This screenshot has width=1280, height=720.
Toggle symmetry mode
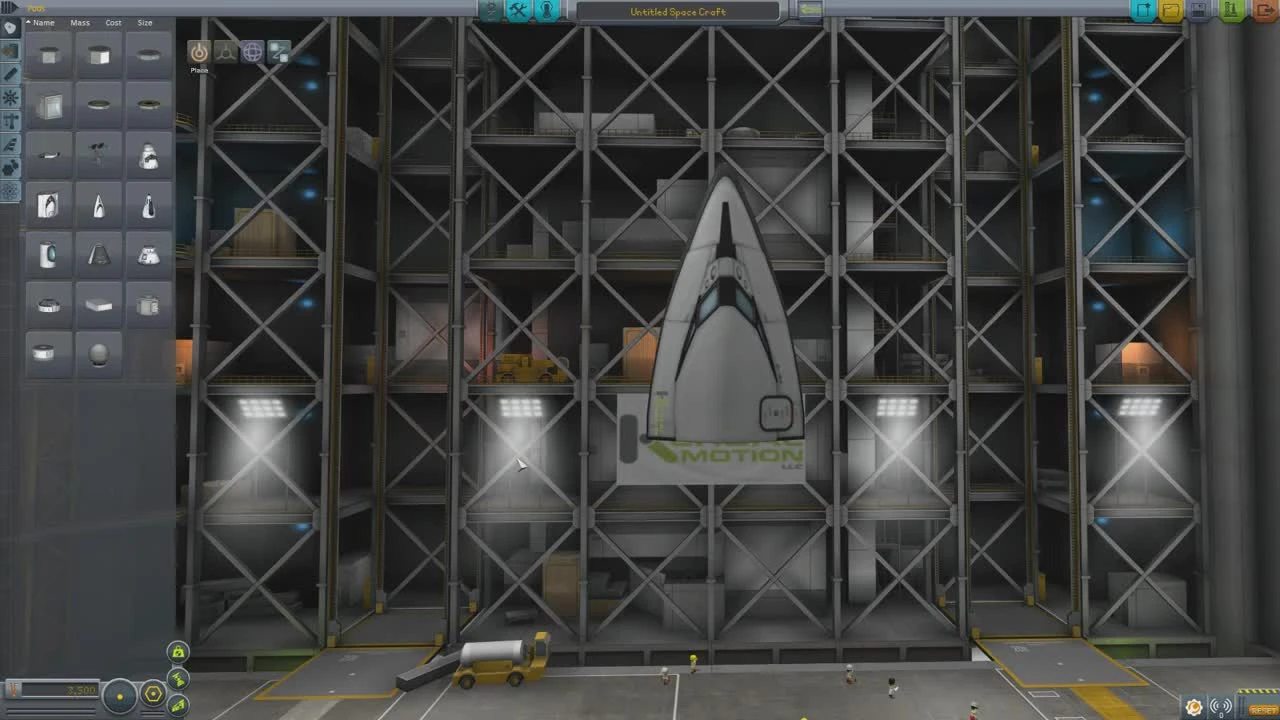pyautogui.click(x=120, y=695)
